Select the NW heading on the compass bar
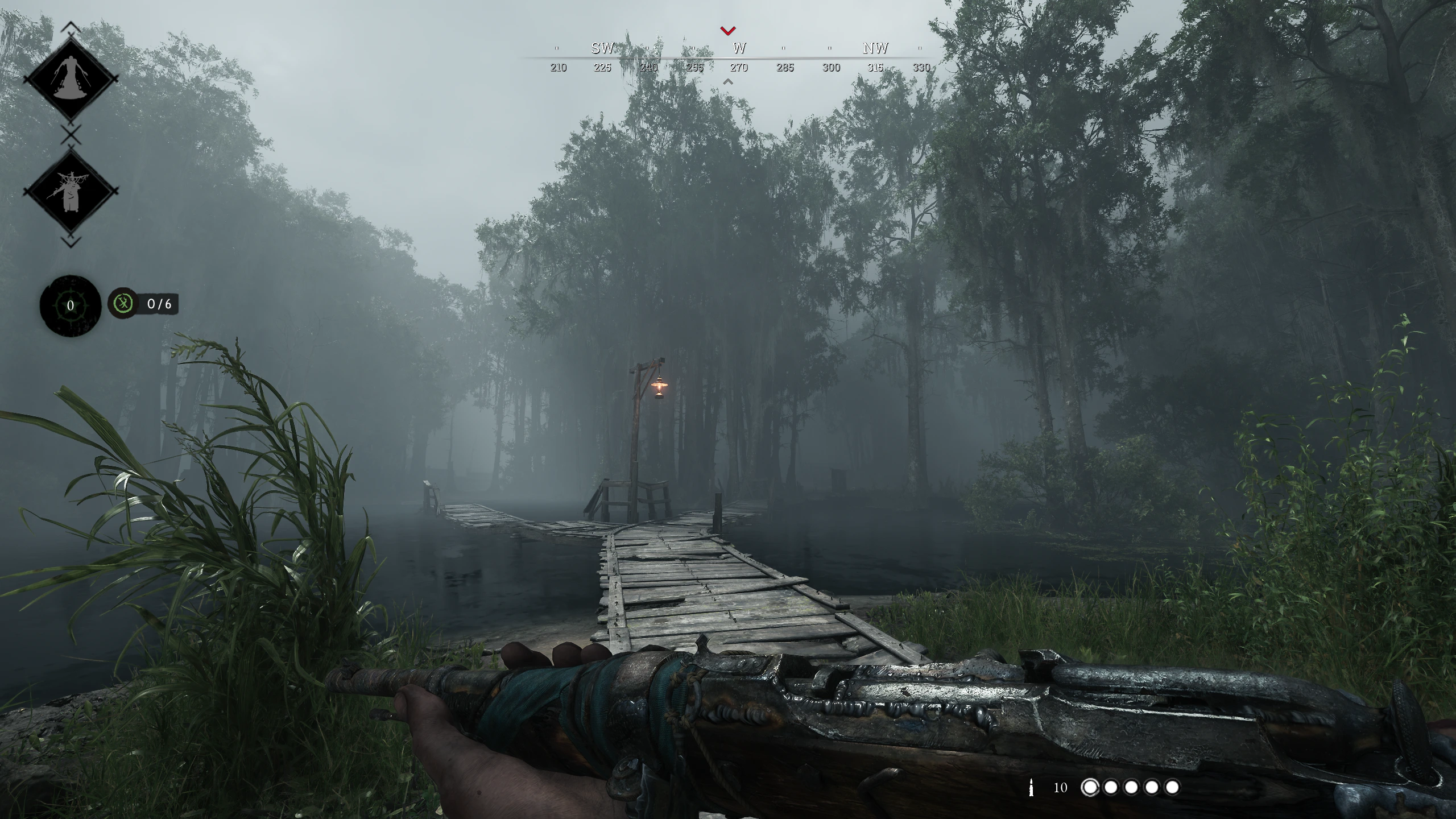Viewport: 1456px width, 819px height. coord(876,49)
